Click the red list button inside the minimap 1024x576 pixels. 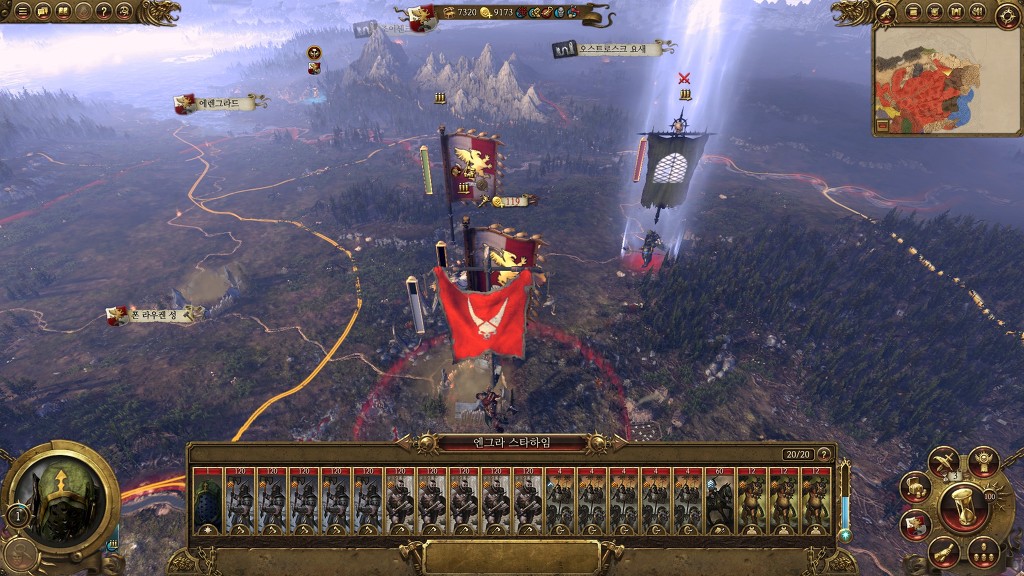point(884,126)
